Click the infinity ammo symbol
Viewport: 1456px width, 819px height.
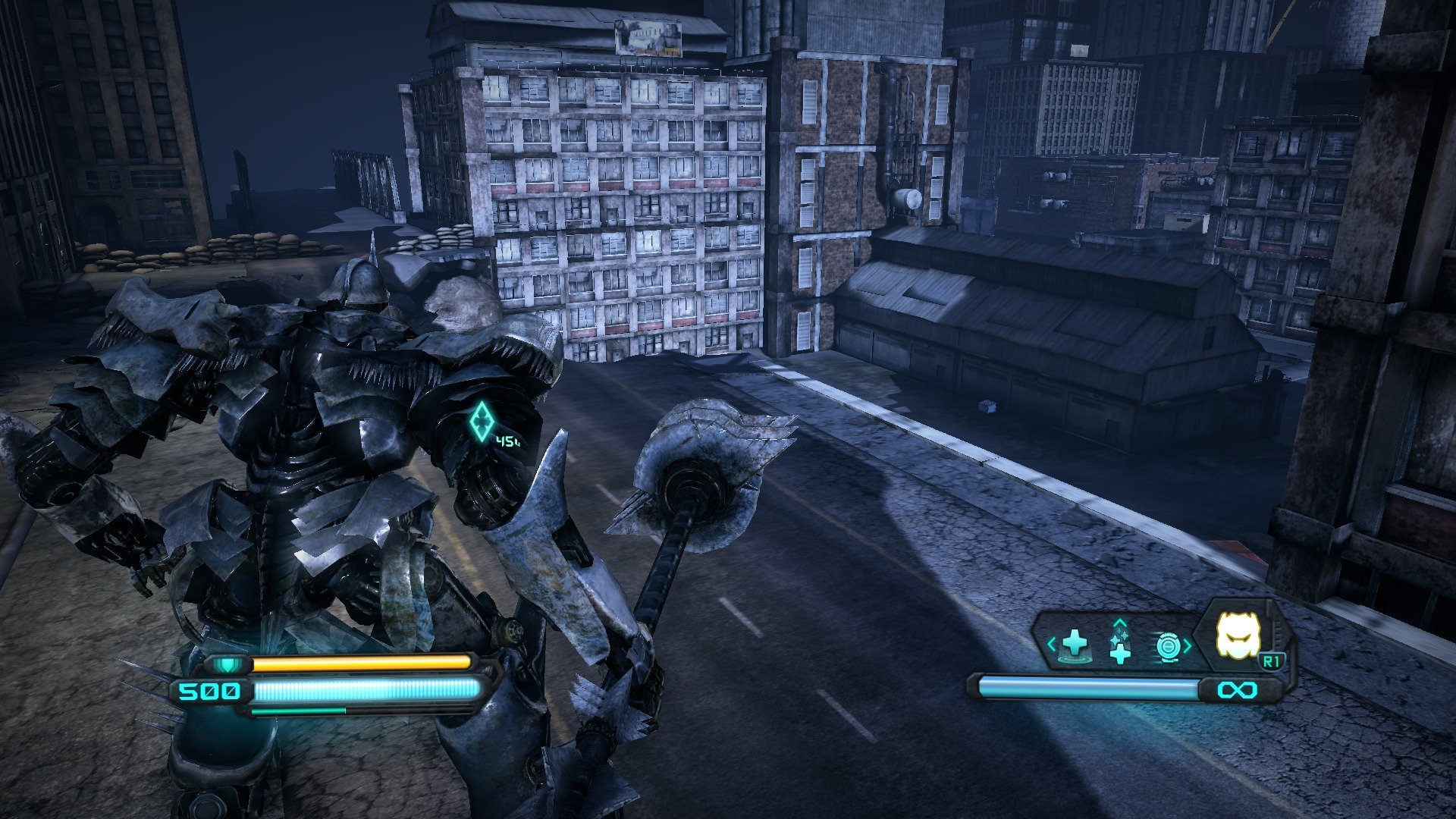click(1238, 689)
